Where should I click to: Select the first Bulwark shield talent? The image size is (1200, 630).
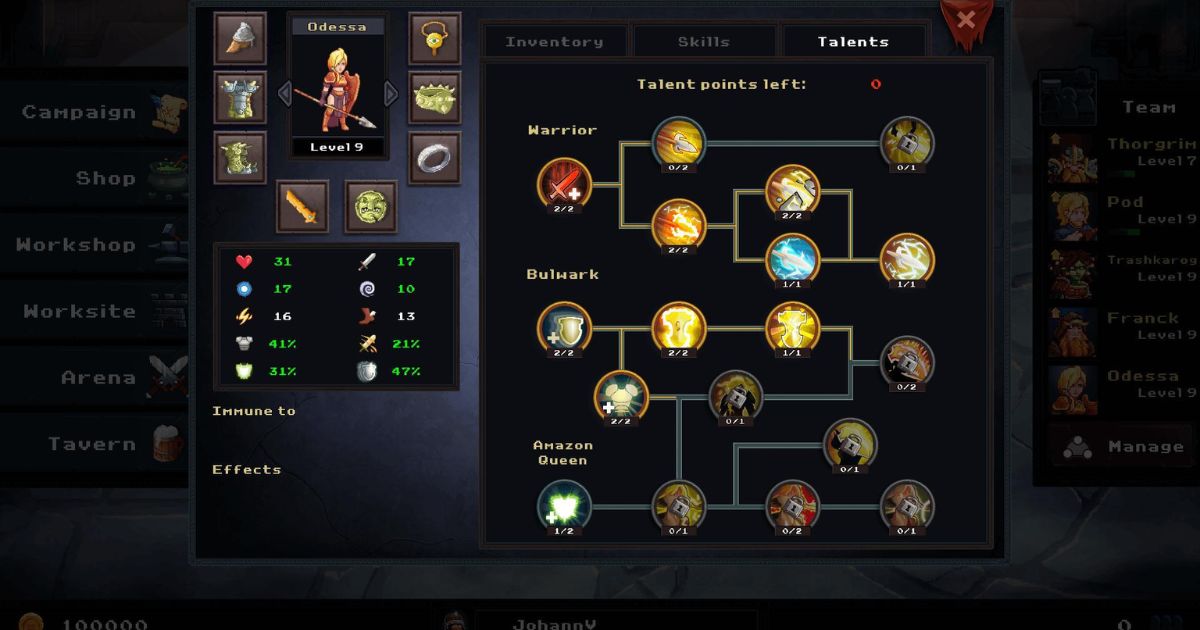pos(565,329)
